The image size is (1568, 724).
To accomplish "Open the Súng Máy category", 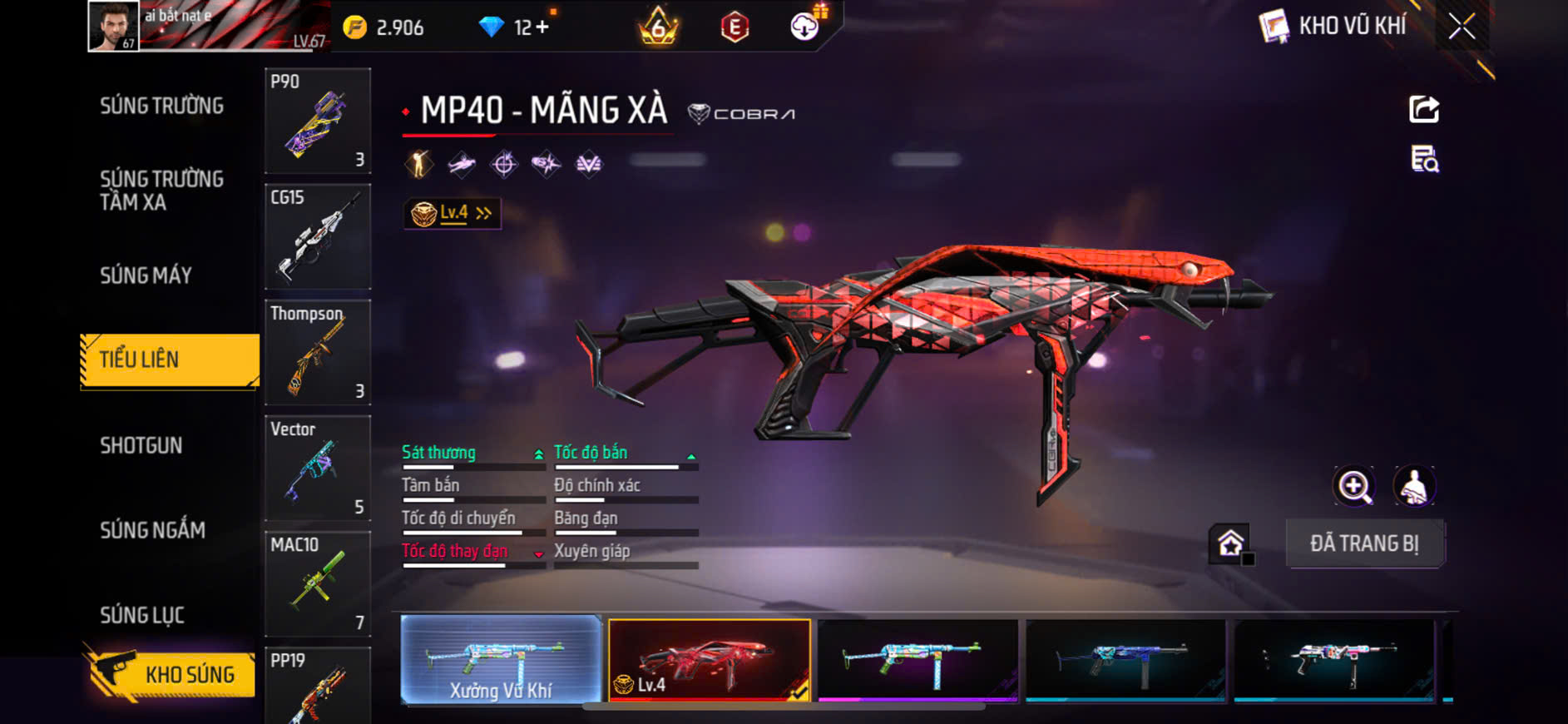I will coord(146,275).
